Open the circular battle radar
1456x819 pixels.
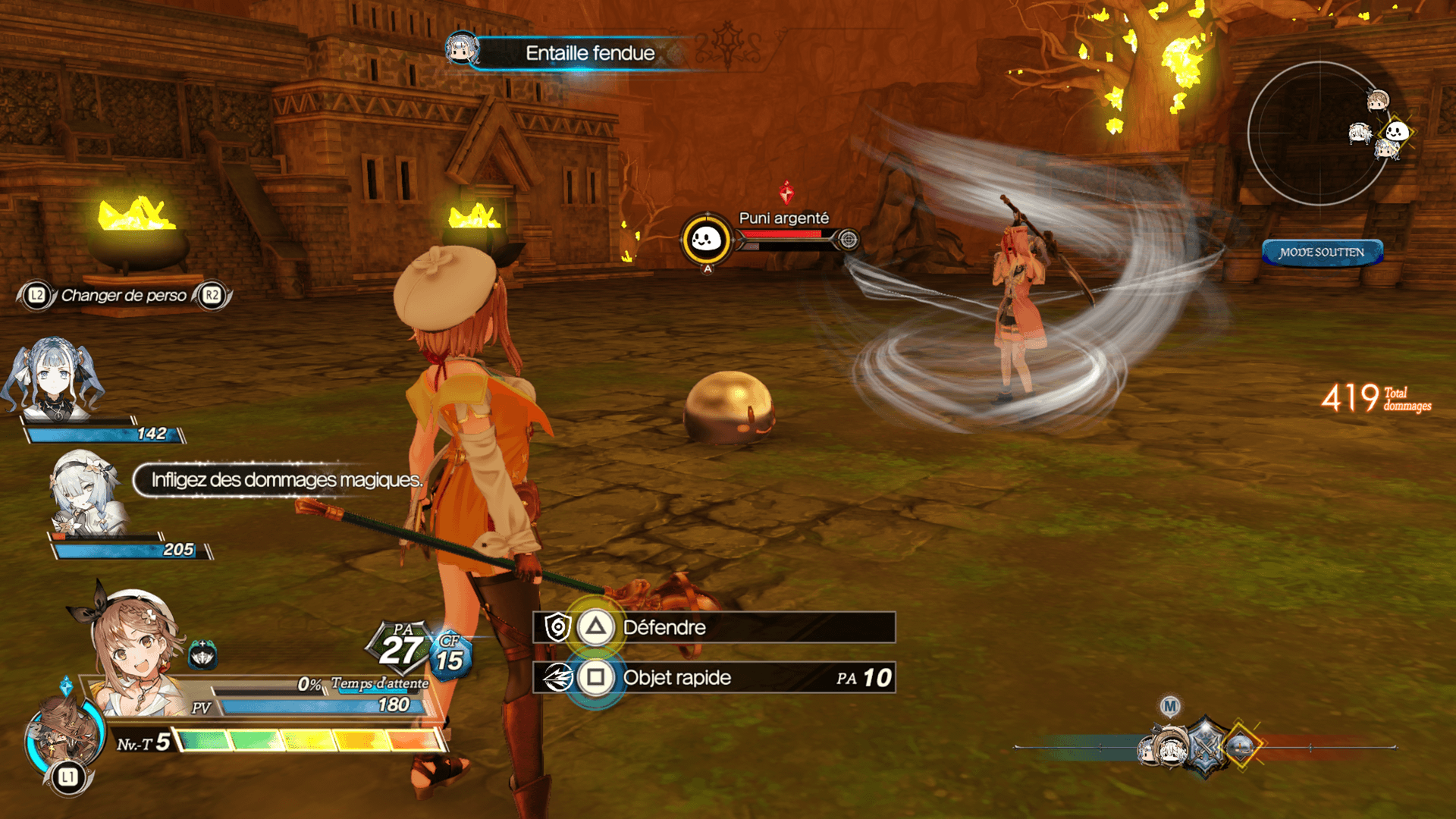pyautogui.click(x=1319, y=133)
